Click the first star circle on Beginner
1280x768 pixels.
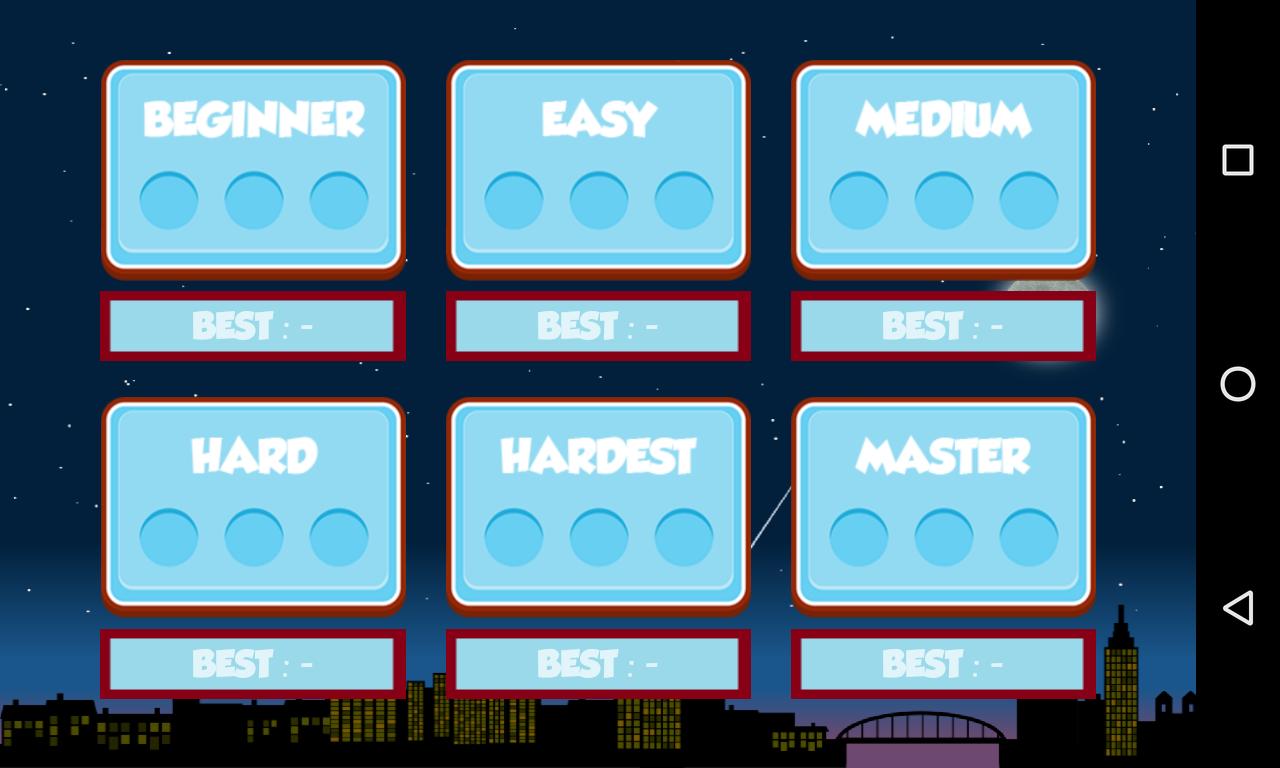coord(167,198)
